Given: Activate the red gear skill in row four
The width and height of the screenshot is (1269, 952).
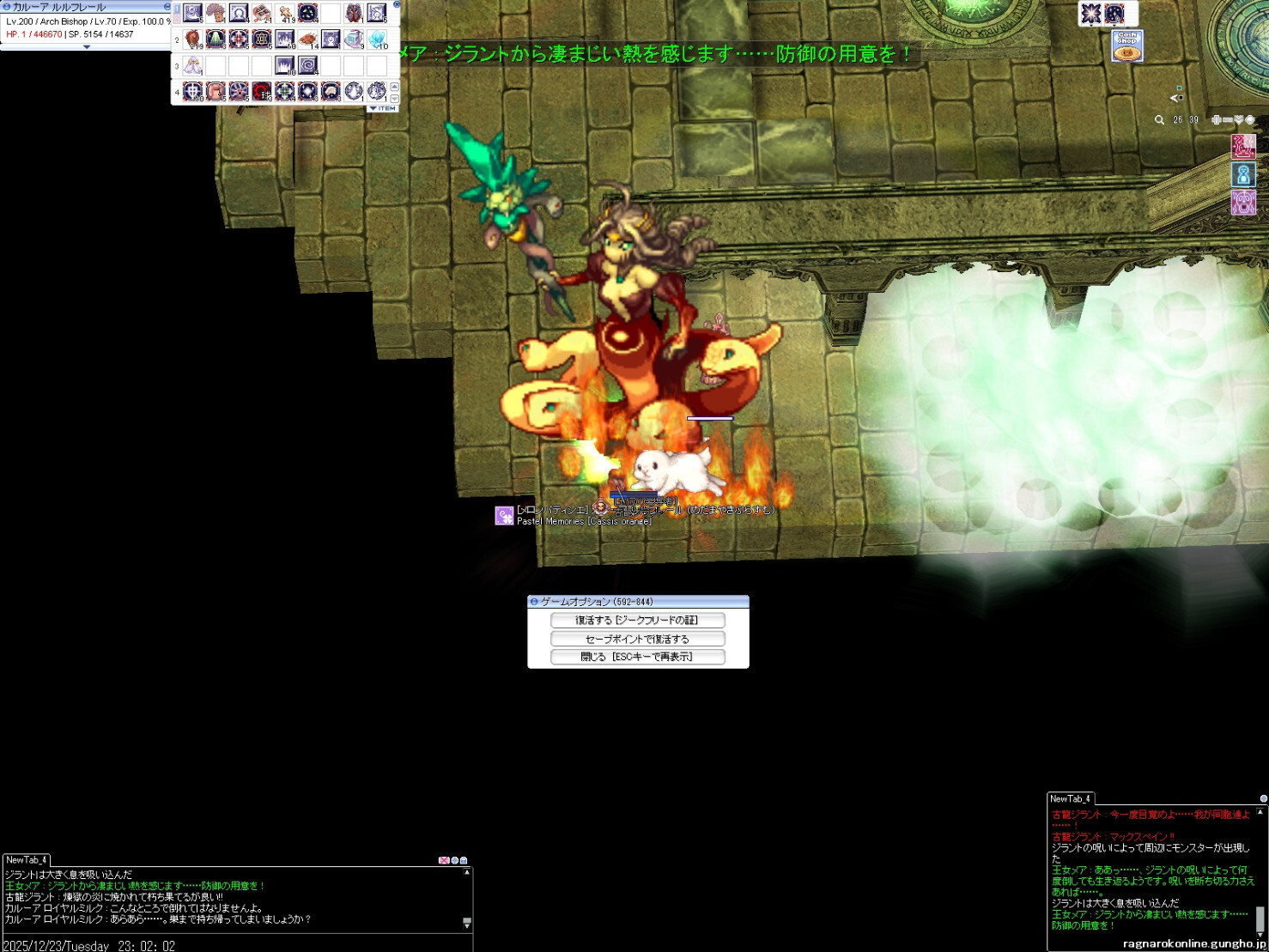Looking at the screenshot, I should point(262,91).
